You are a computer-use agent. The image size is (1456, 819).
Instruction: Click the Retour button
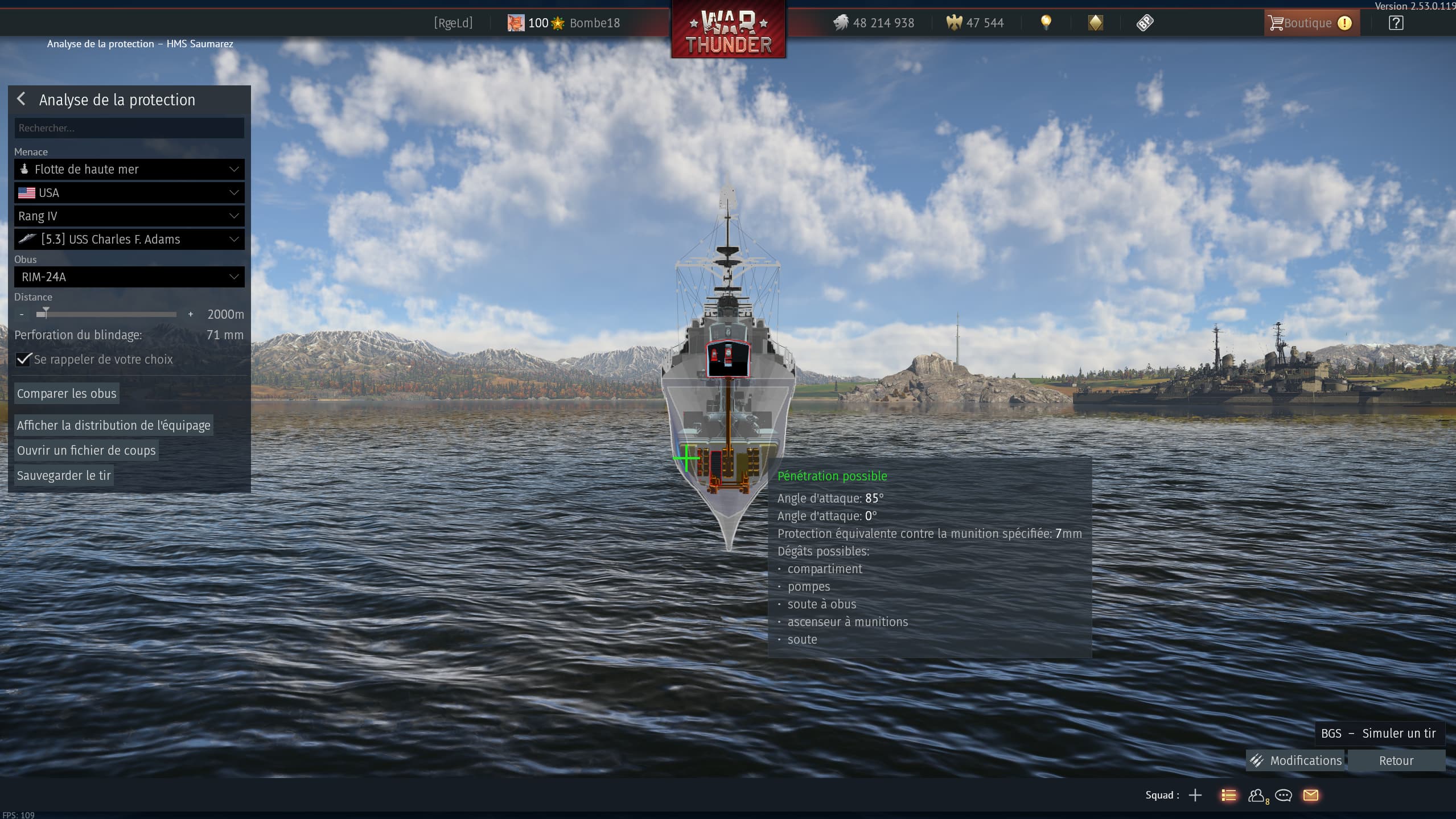click(x=1396, y=760)
